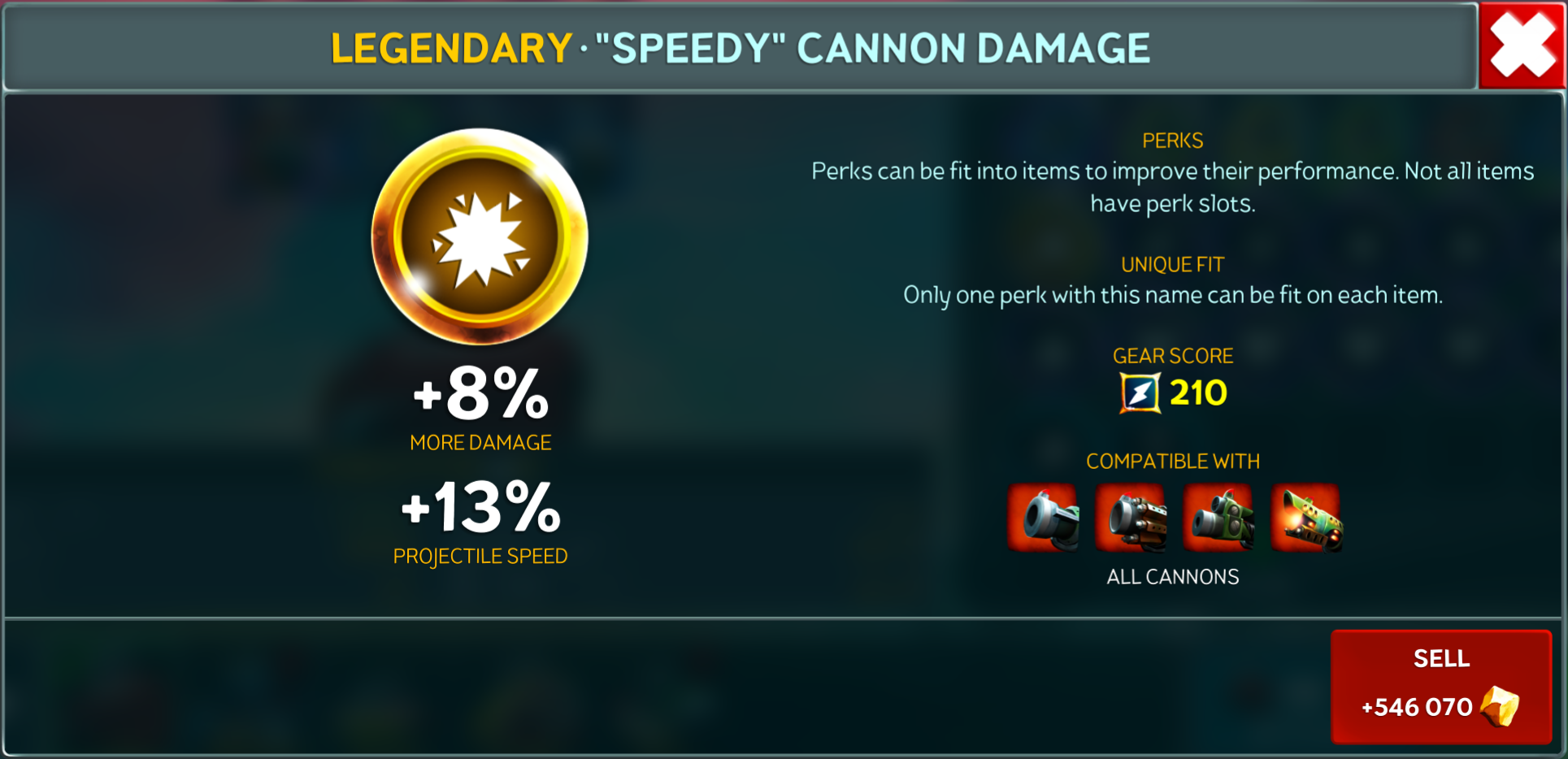
Task: Click the glowing green flare cannon icon
Action: [1306, 518]
